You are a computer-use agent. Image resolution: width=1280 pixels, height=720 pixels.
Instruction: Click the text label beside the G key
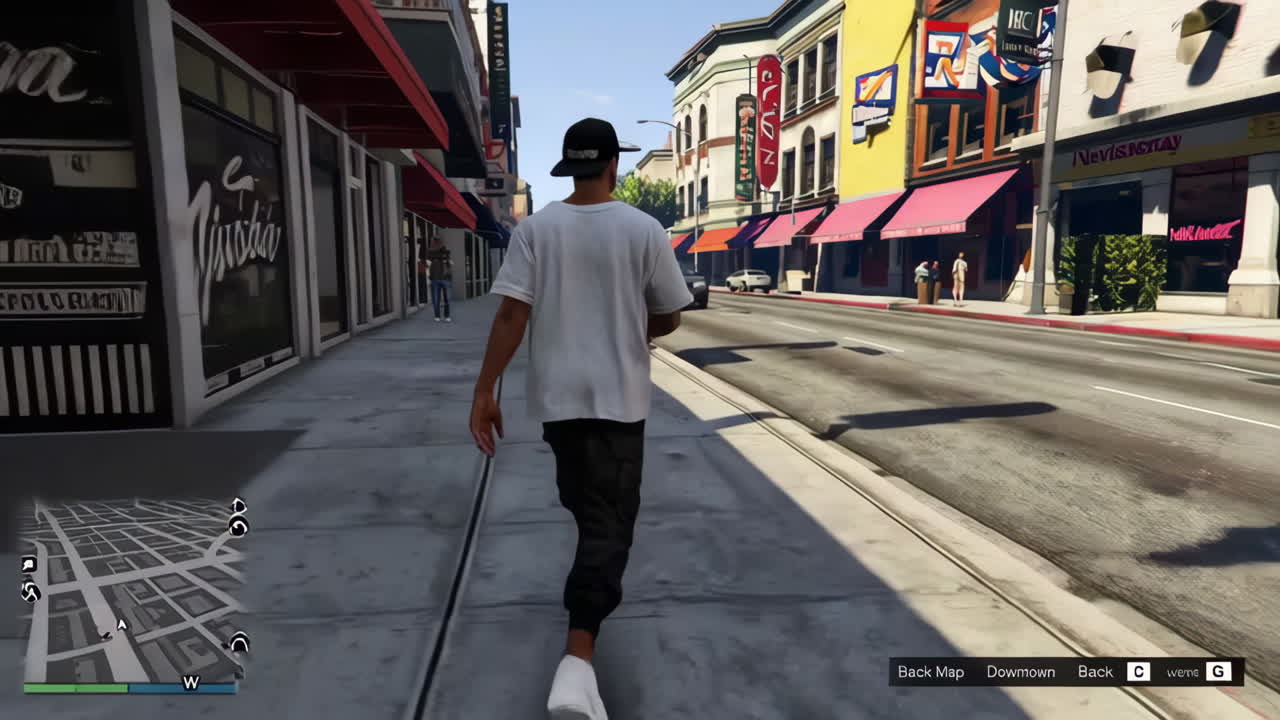(1182, 671)
